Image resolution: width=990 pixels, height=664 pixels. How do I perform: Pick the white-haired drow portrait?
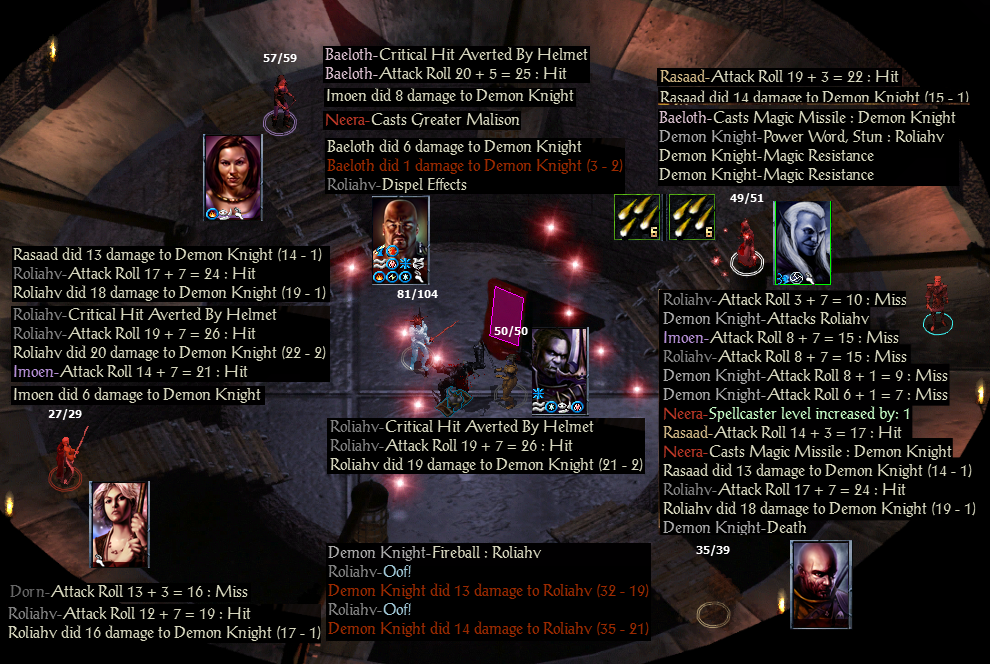click(802, 241)
